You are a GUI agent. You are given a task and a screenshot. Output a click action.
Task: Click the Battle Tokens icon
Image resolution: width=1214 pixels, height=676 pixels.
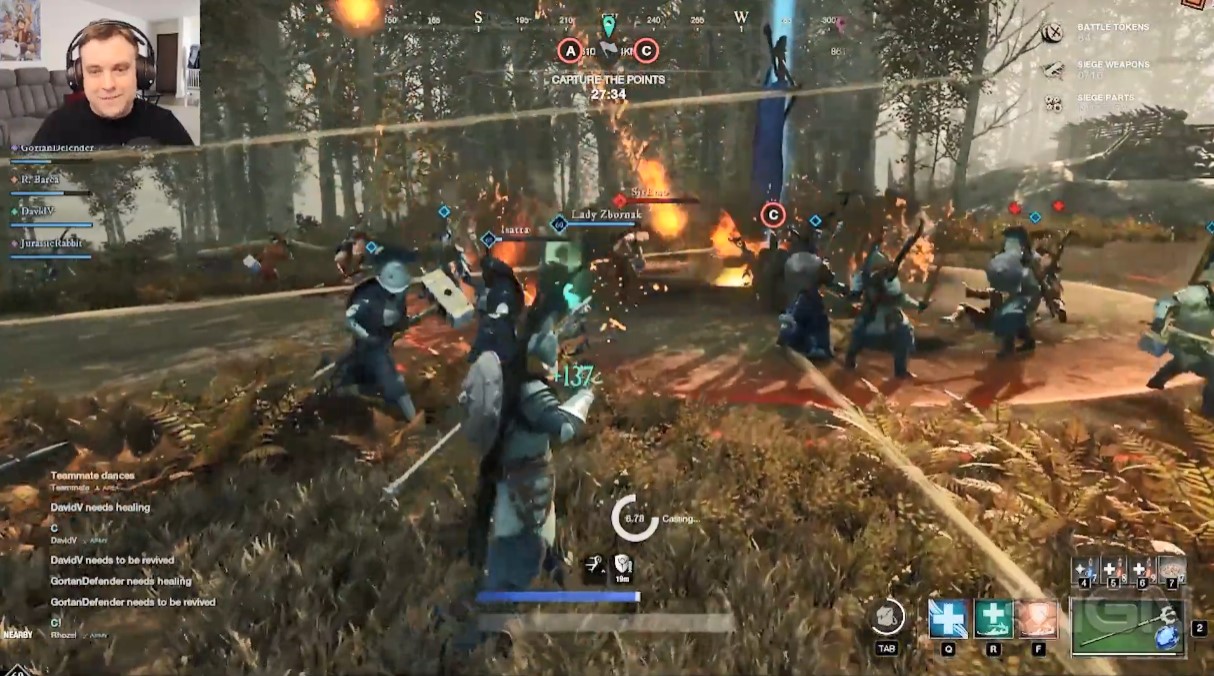[1052, 33]
